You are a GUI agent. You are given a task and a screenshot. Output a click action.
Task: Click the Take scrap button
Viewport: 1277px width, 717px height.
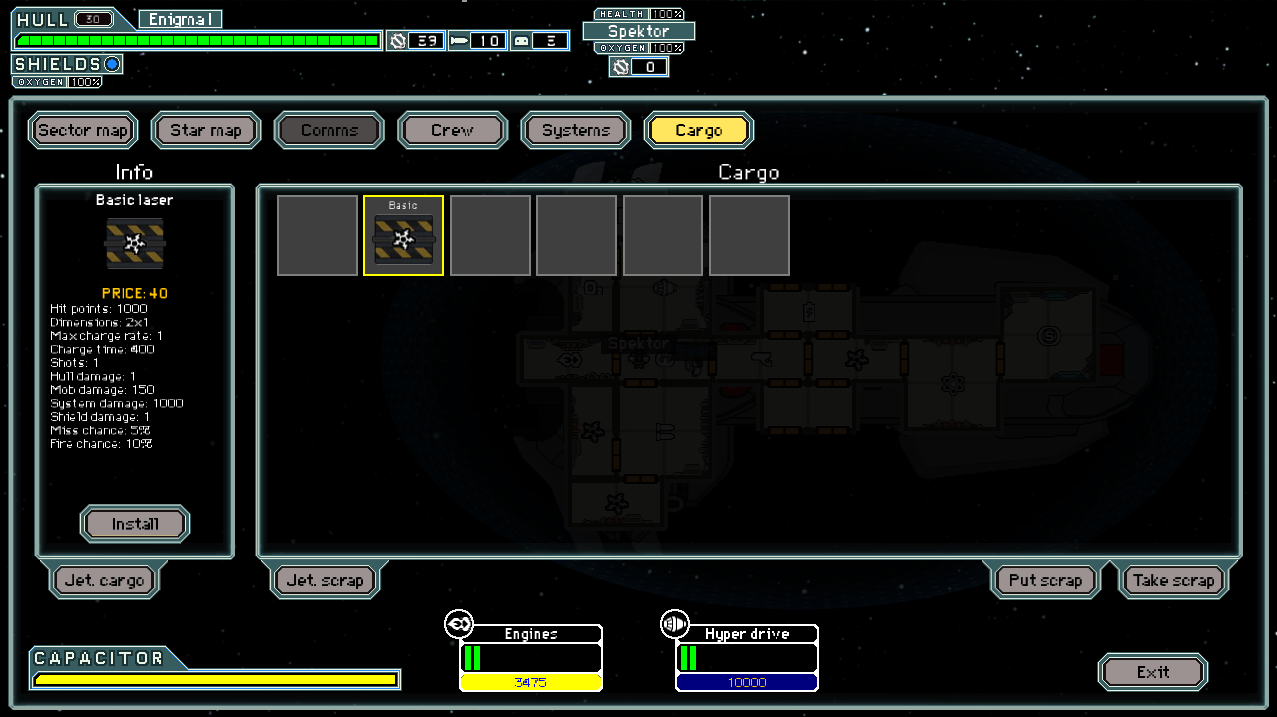tap(1173, 580)
